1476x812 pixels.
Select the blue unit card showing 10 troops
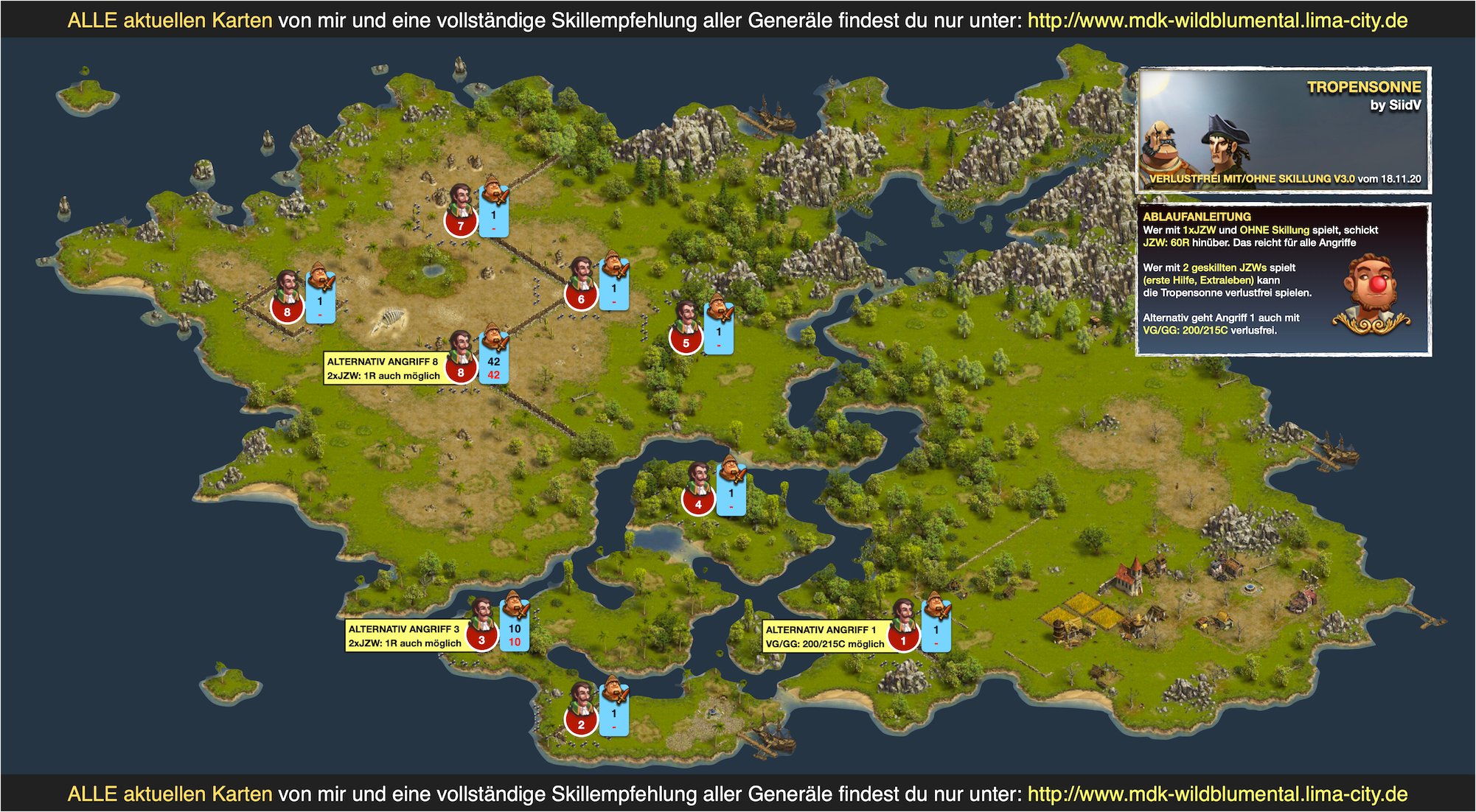pyautogui.click(x=515, y=634)
